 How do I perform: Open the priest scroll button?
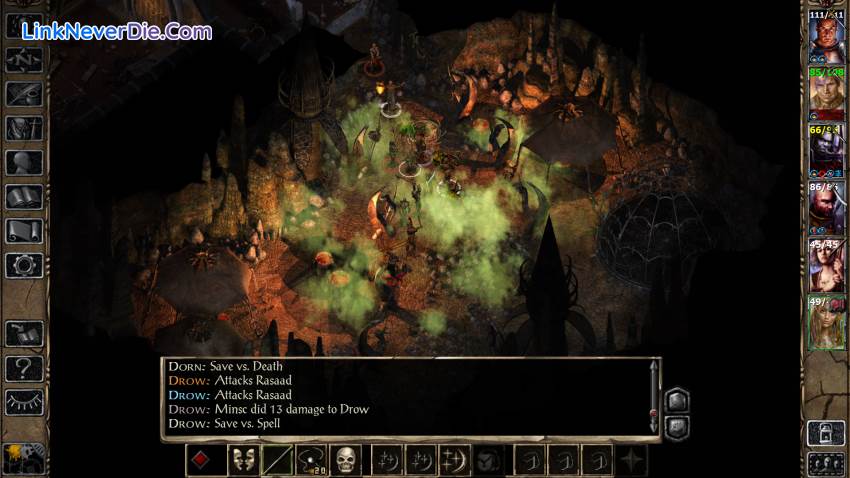tap(24, 231)
